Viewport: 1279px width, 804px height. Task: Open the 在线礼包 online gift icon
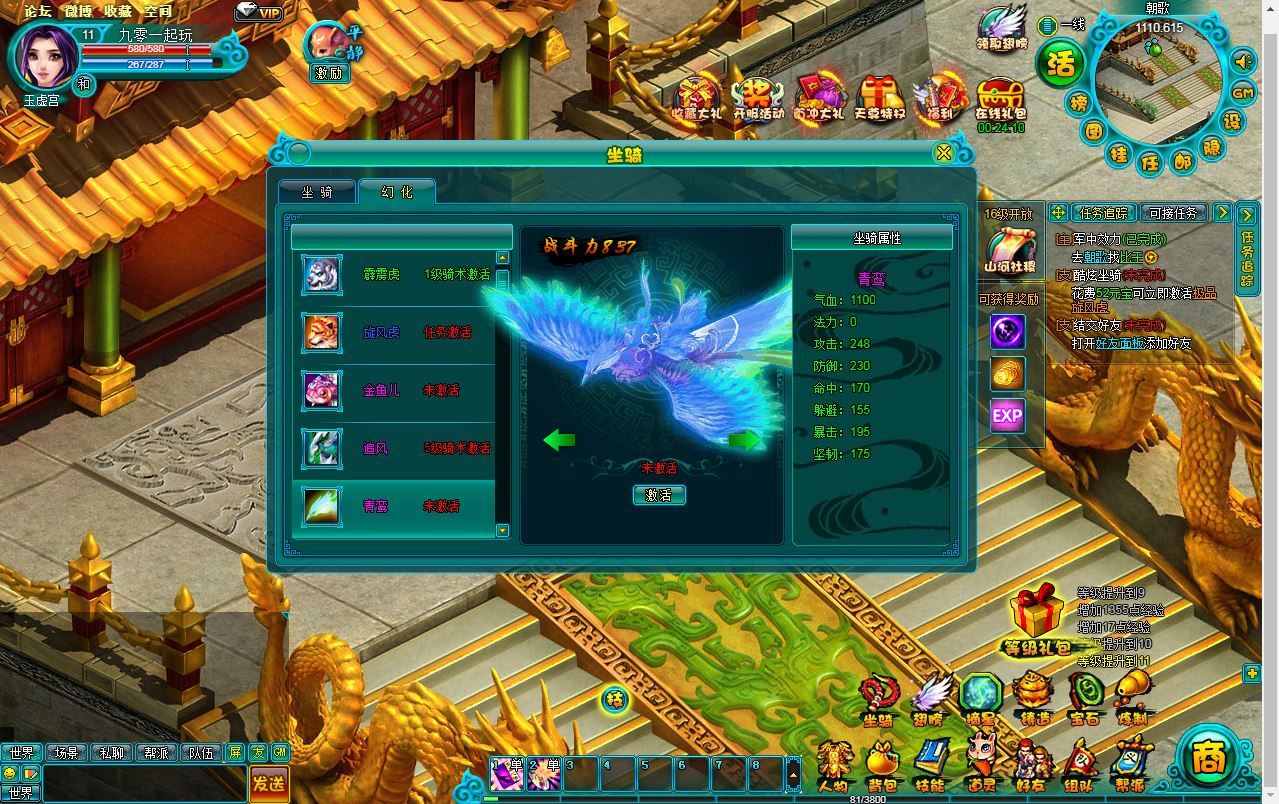point(1001,102)
